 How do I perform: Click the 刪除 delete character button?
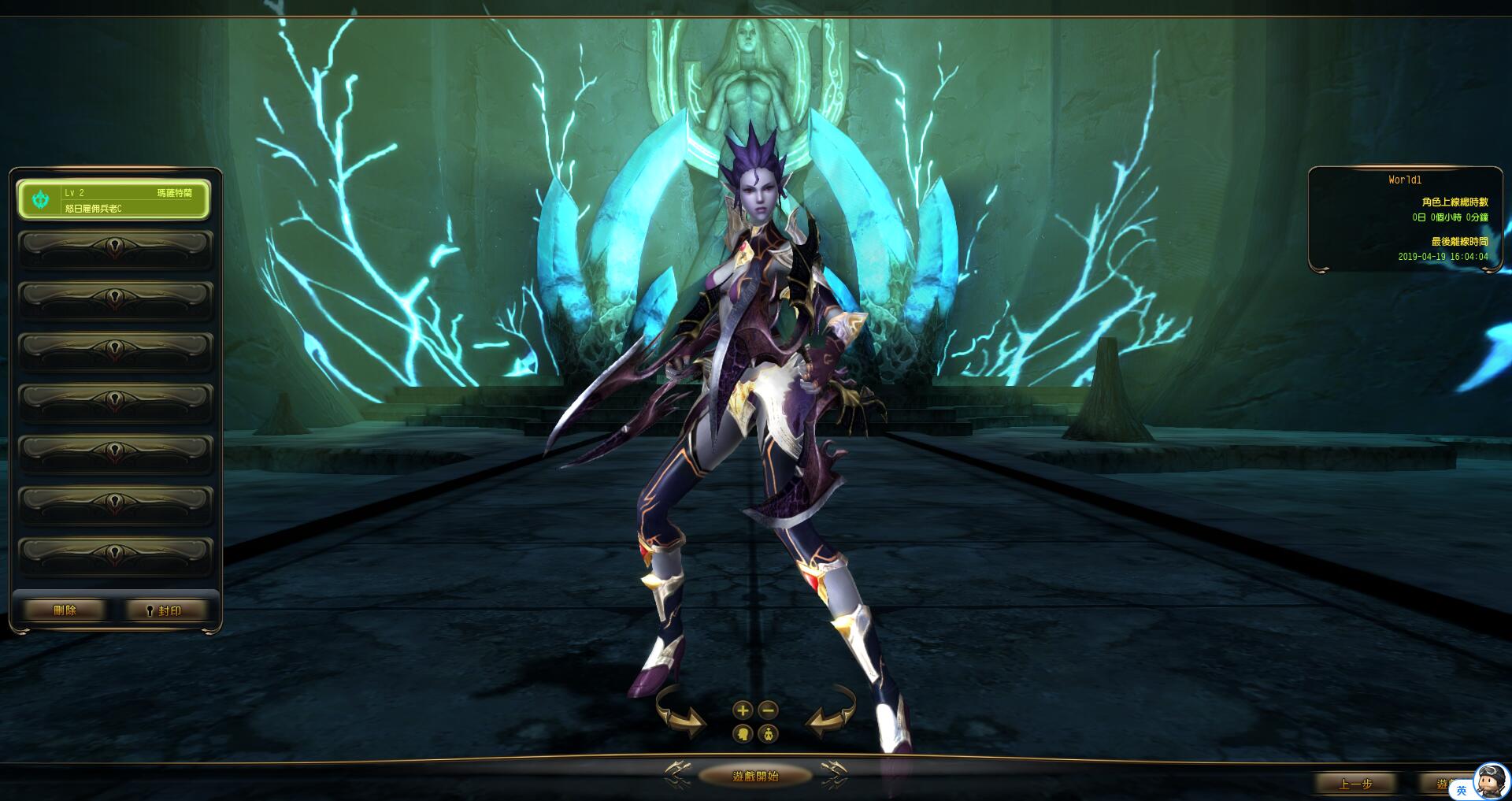pos(65,610)
